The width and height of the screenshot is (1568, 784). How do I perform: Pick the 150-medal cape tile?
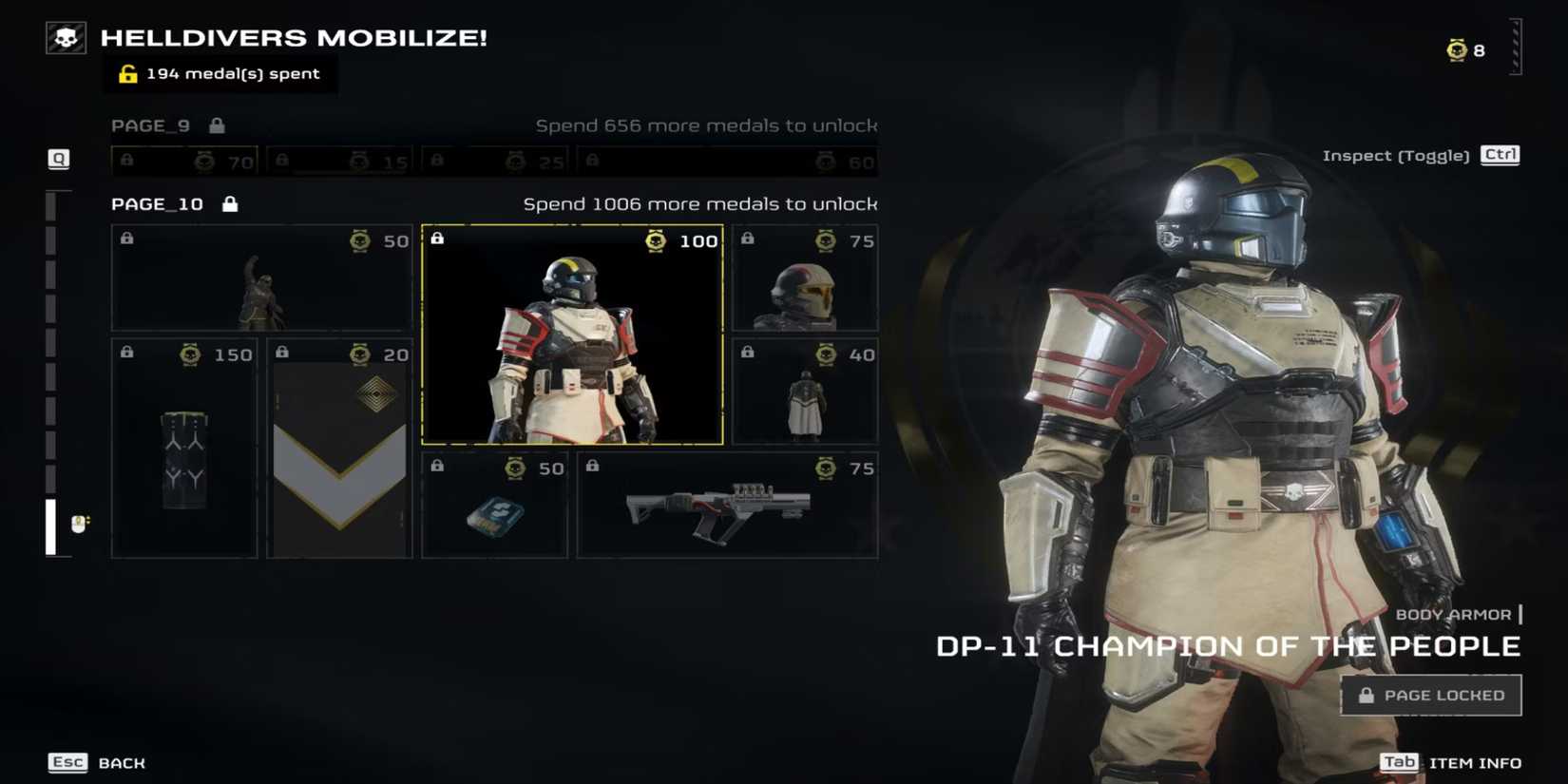184,448
